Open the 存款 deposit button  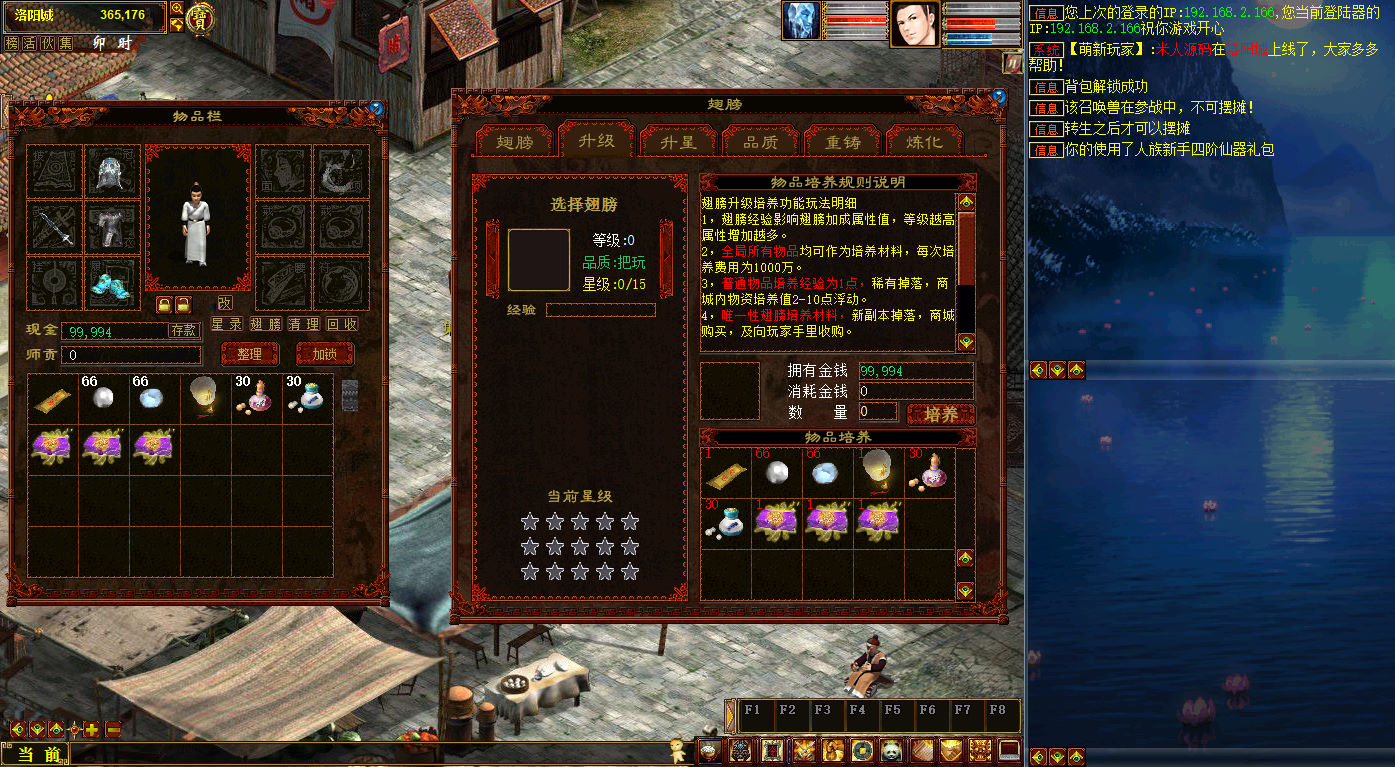coord(184,329)
